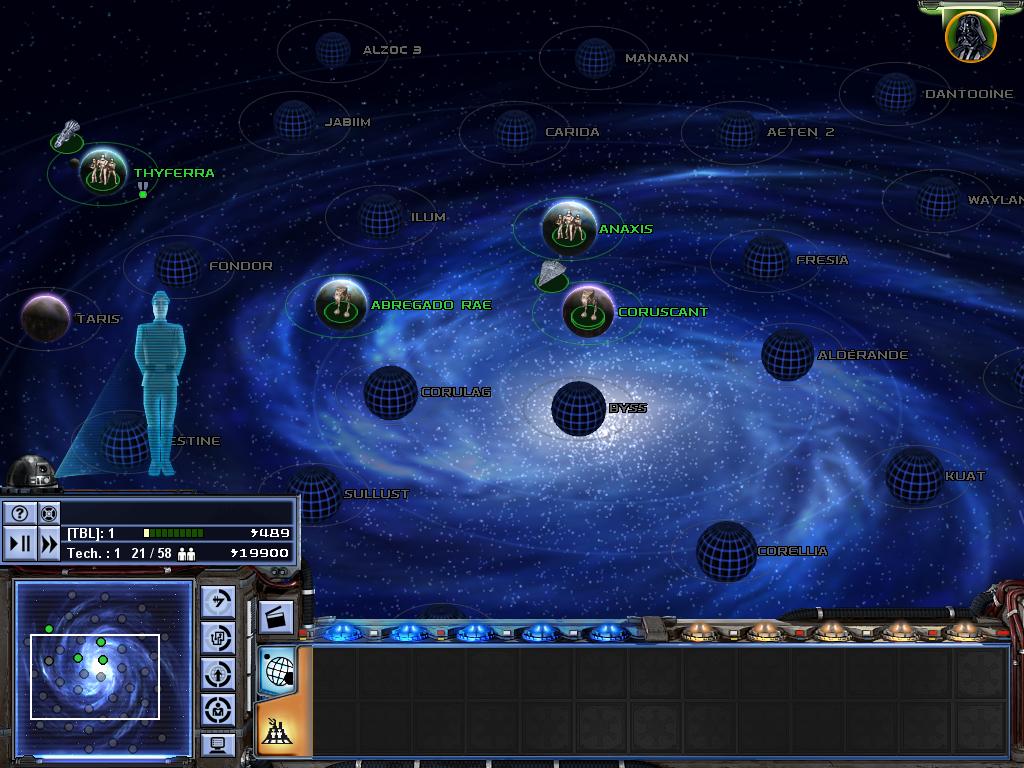Select the Coruscant planet
Image resolution: width=1024 pixels, height=768 pixels.
click(x=588, y=311)
